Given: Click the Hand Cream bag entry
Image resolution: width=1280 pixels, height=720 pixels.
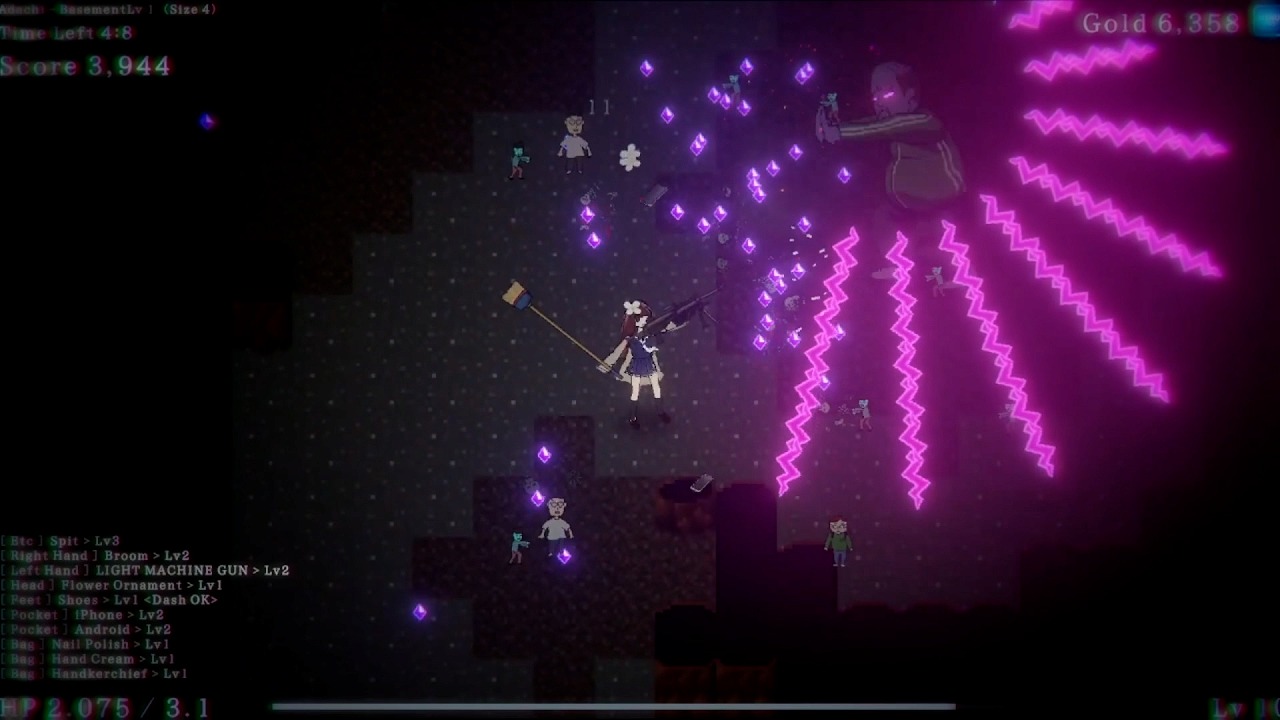Looking at the screenshot, I should tap(88, 659).
